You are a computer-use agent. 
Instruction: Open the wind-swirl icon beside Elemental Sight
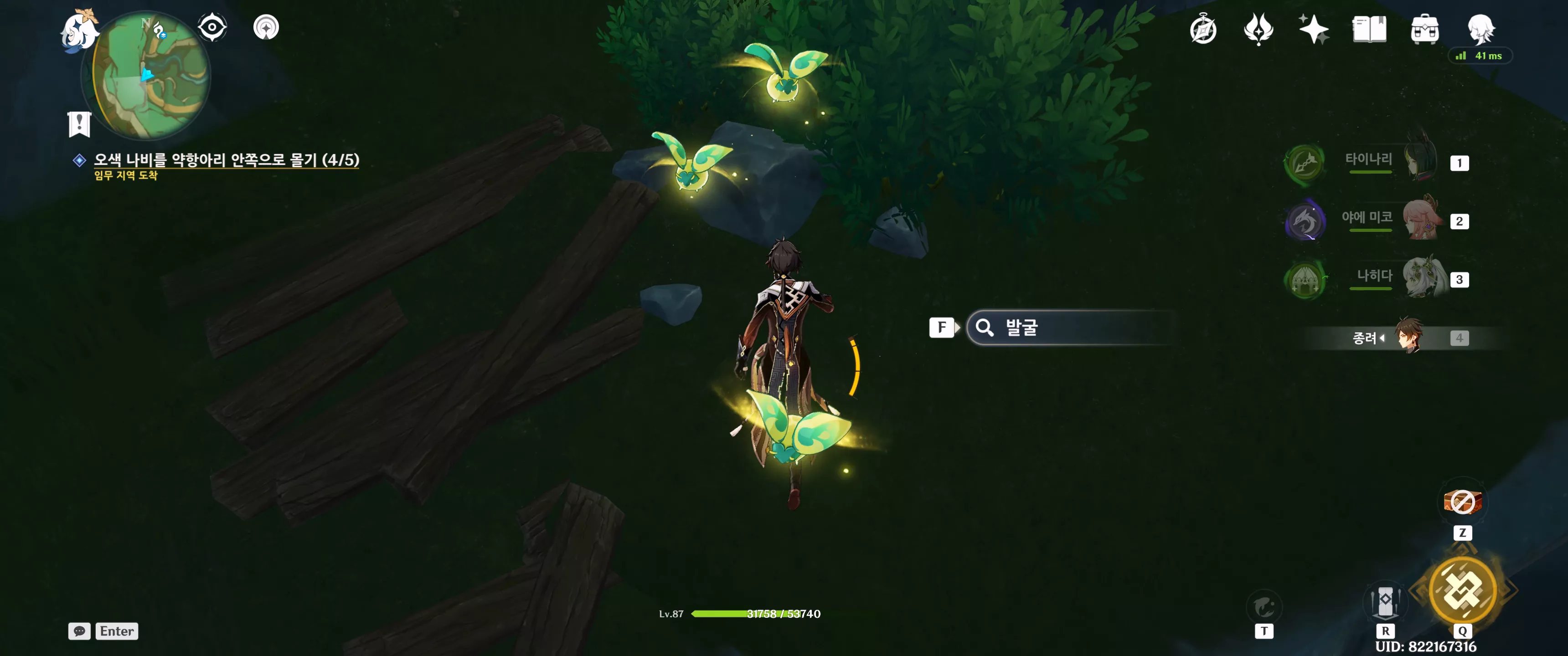(x=266, y=27)
